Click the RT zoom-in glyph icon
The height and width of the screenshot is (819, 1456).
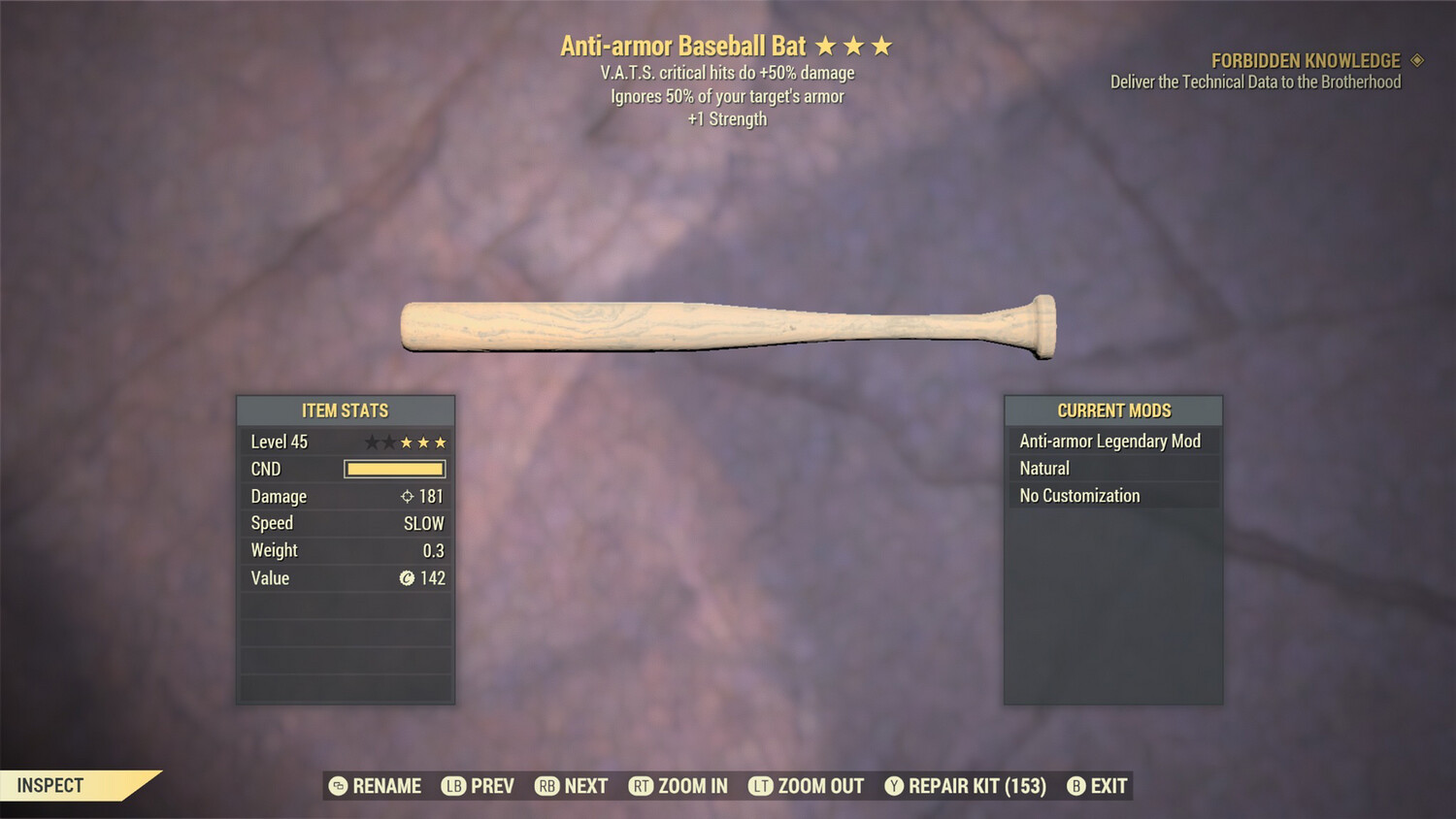click(642, 786)
